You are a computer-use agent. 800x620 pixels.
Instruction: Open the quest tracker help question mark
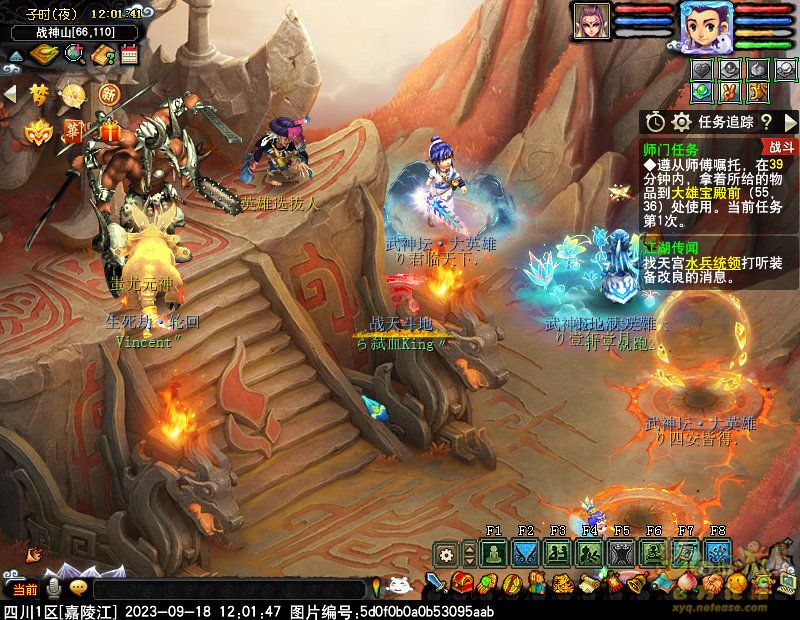pyautogui.click(x=766, y=121)
